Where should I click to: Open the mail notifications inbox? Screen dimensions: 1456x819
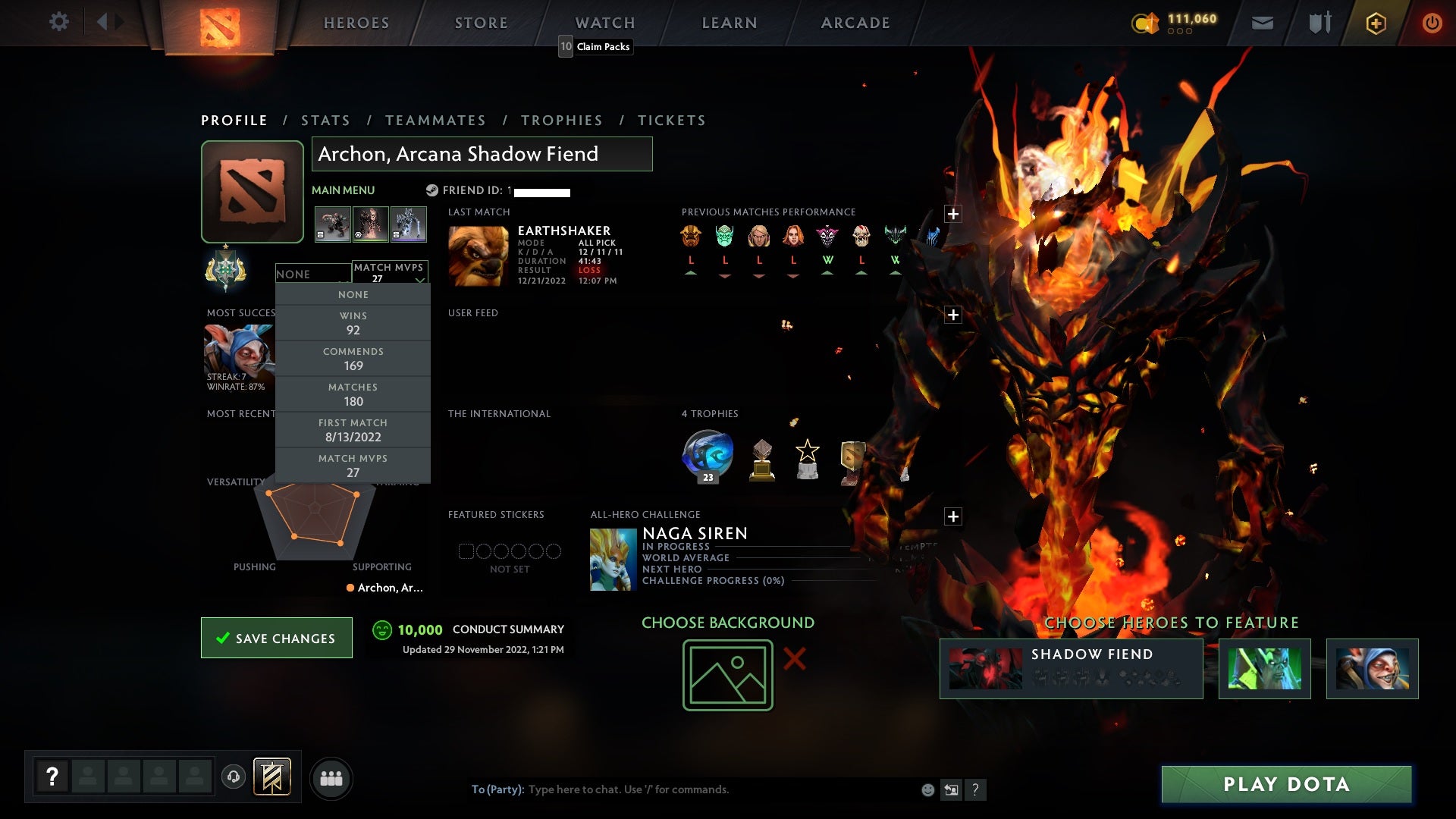[1261, 23]
